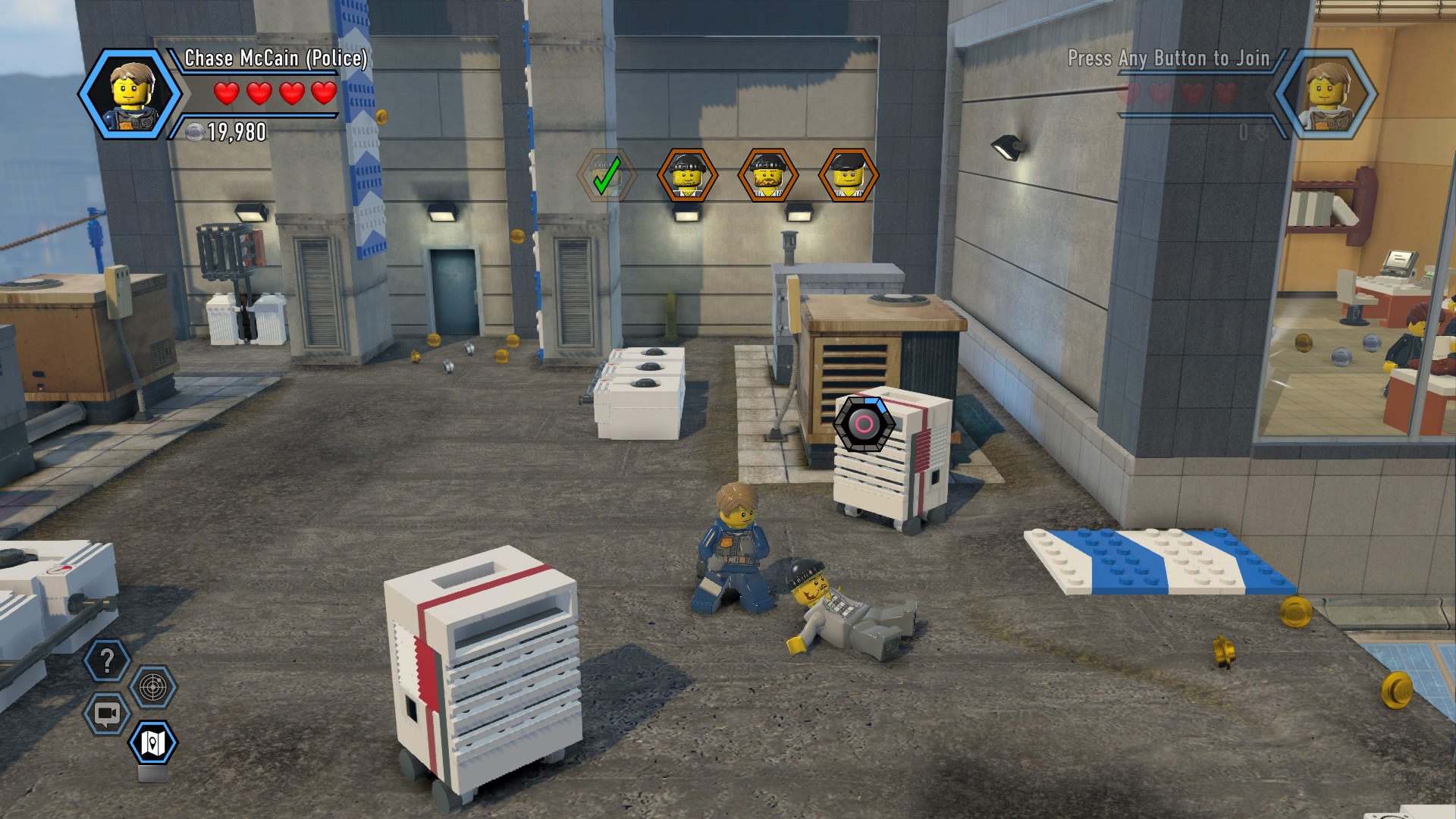Select the checked-off captured robber icon
This screenshot has width=1456, height=819.
coord(606,175)
